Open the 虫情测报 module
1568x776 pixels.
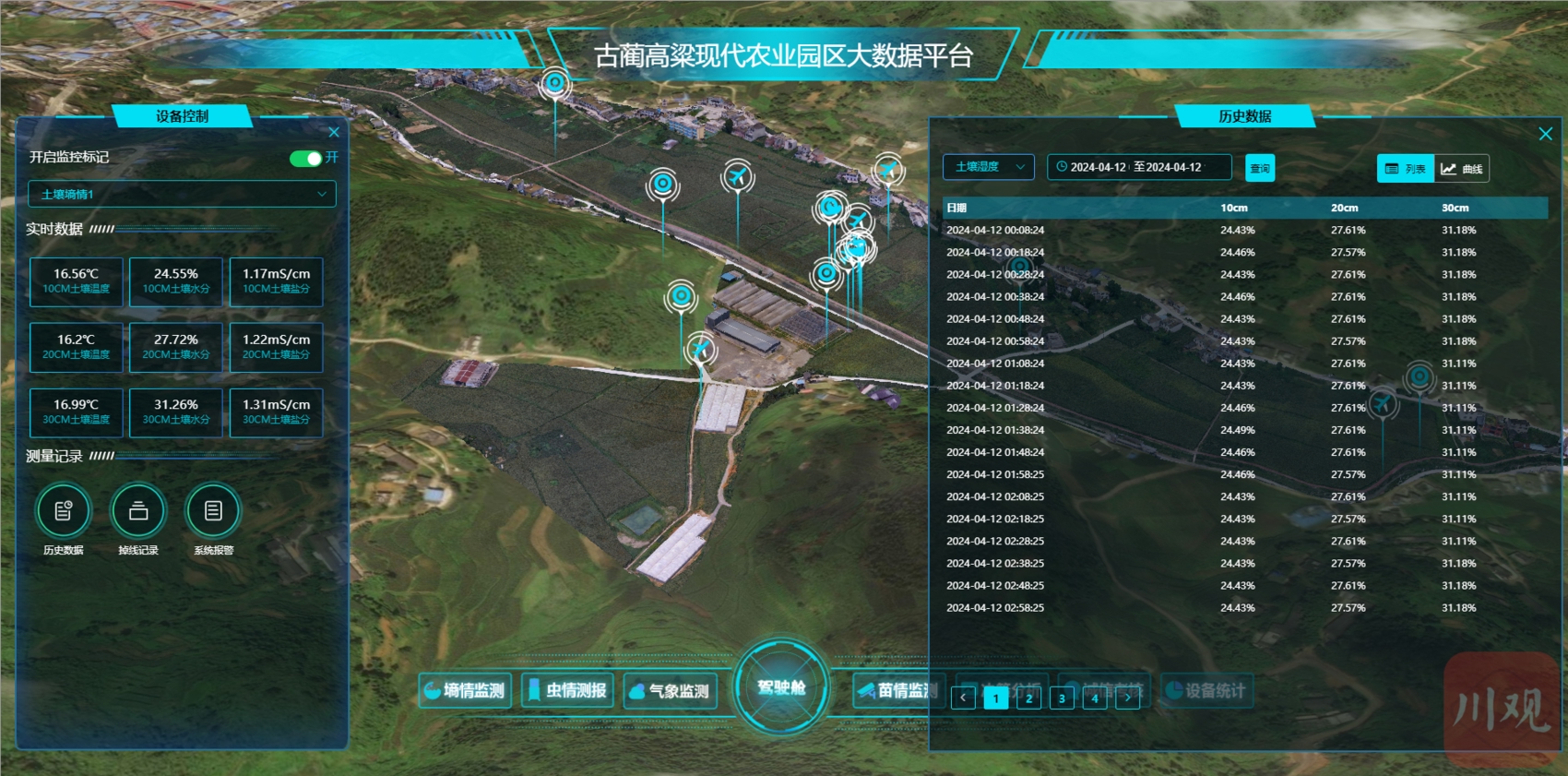567,690
